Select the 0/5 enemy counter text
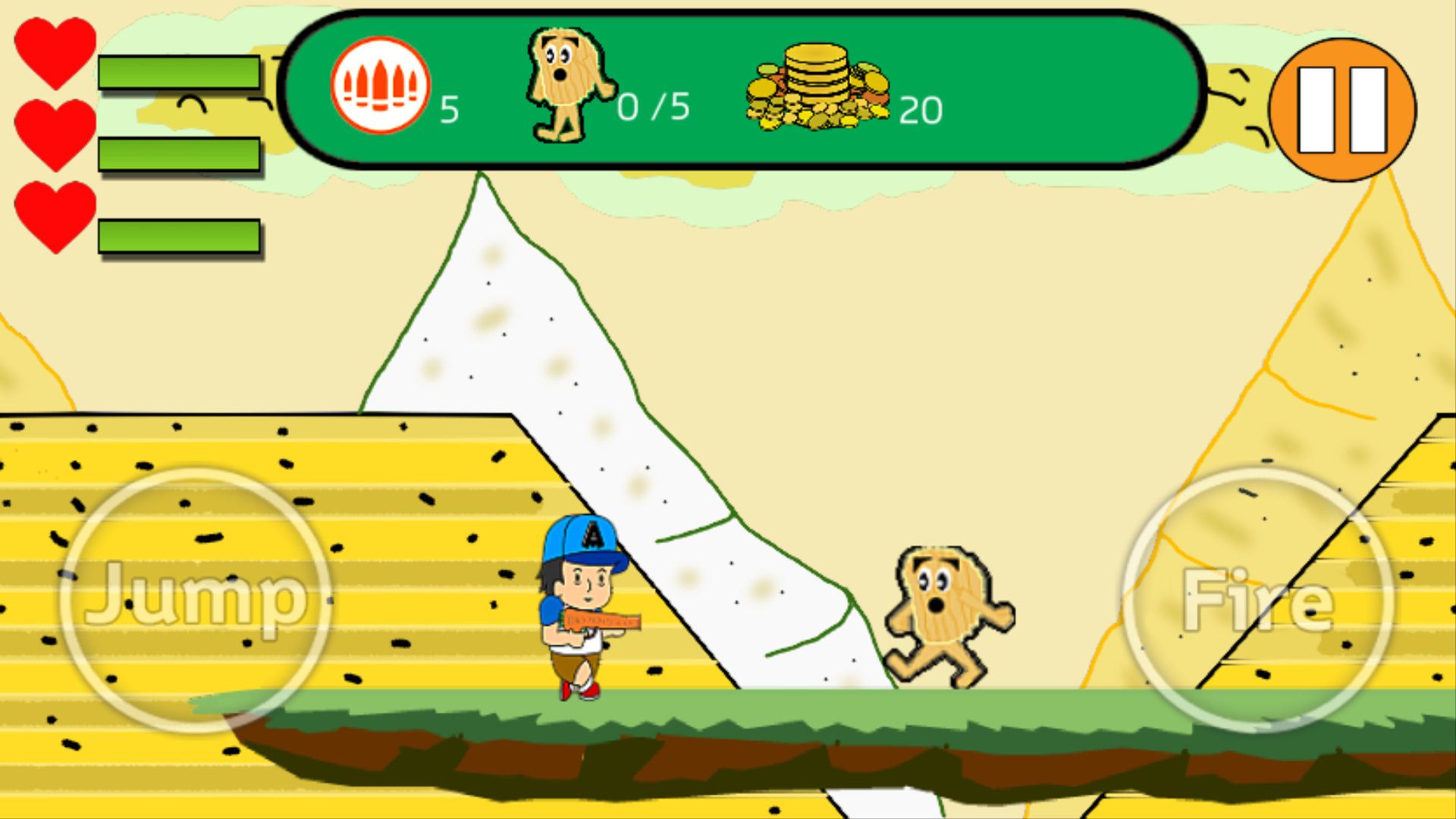Image resolution: width=1456 pixels, height=819 pixels. click(x=654, y=106)
